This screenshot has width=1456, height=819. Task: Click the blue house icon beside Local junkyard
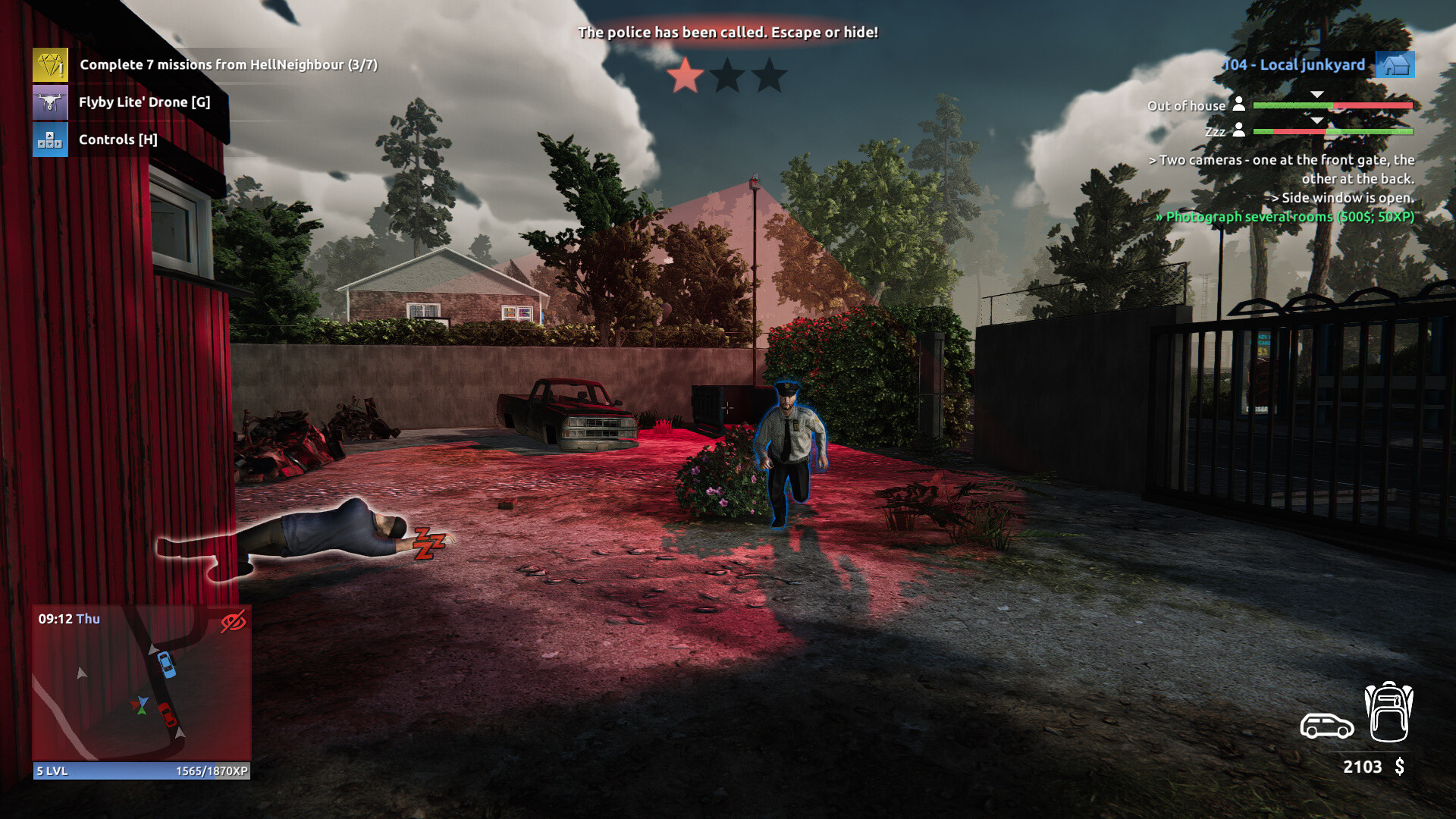click(x=1395, y=65)
